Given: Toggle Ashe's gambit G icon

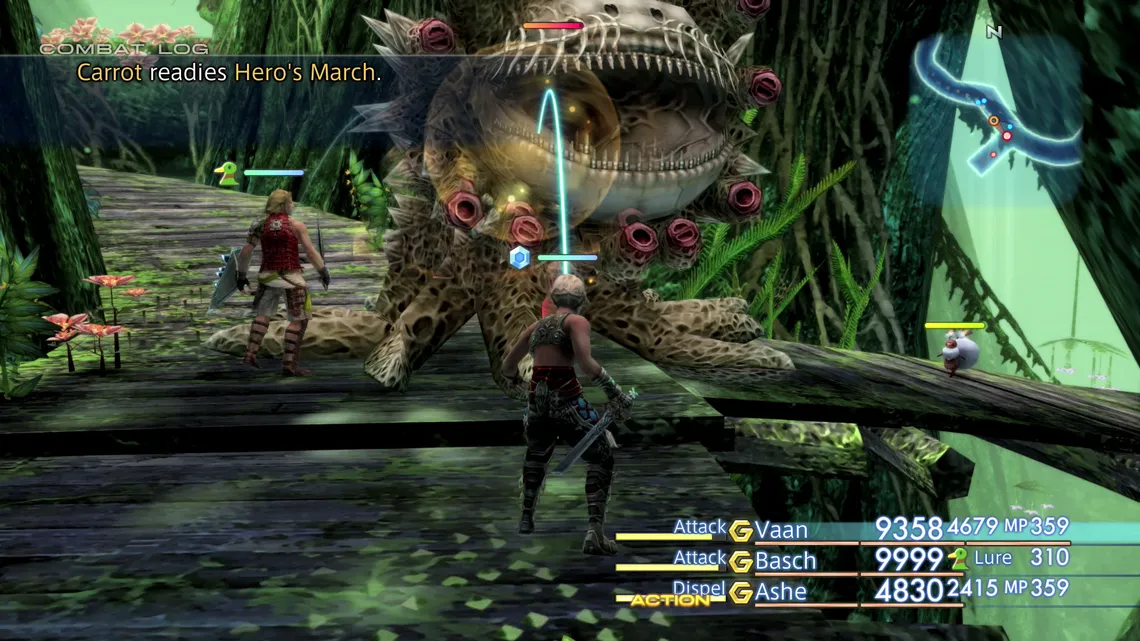Looking at the screenshot, I should point(740,593).
